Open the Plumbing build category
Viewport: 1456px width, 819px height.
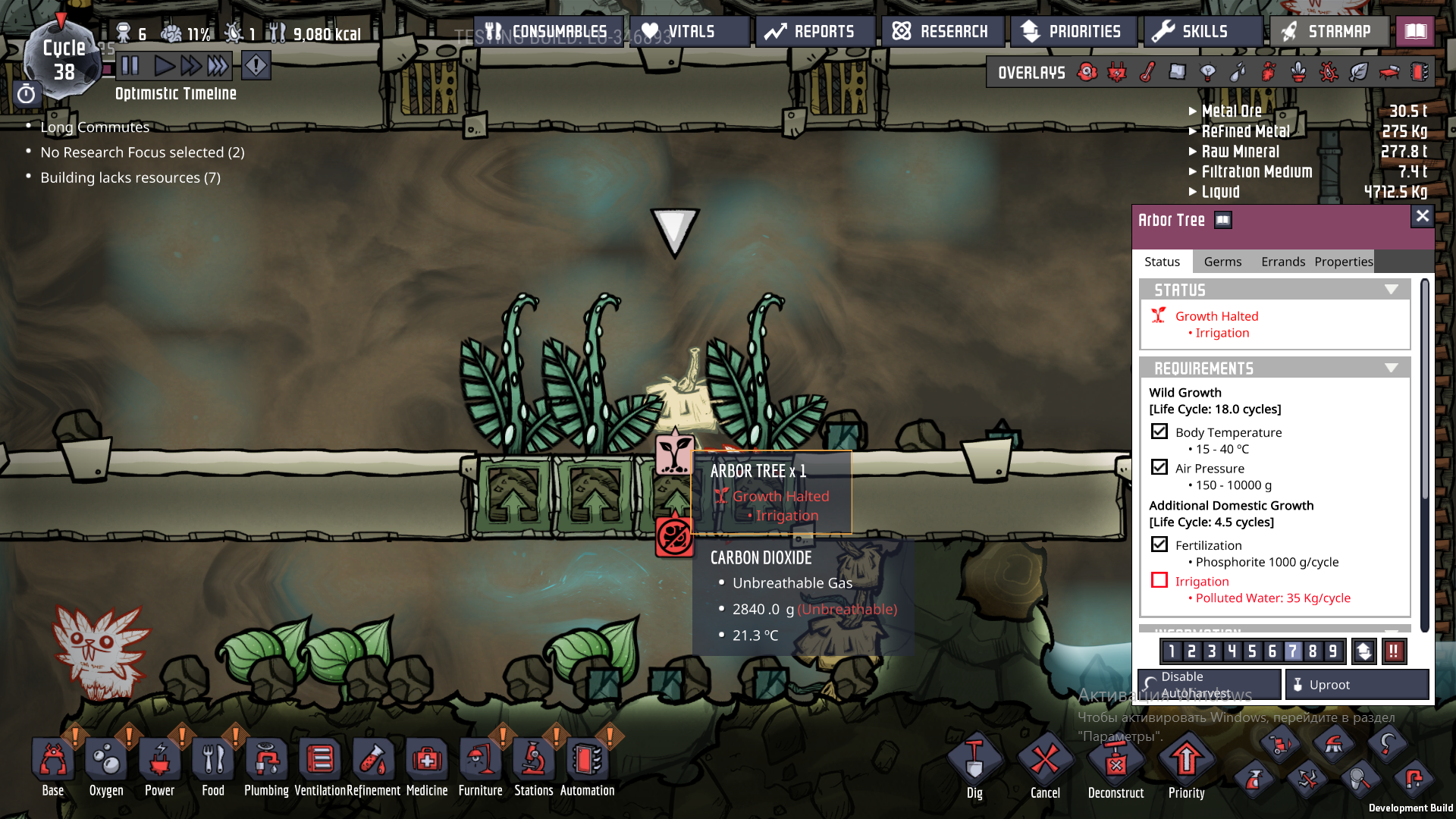[x=266, y=758]
